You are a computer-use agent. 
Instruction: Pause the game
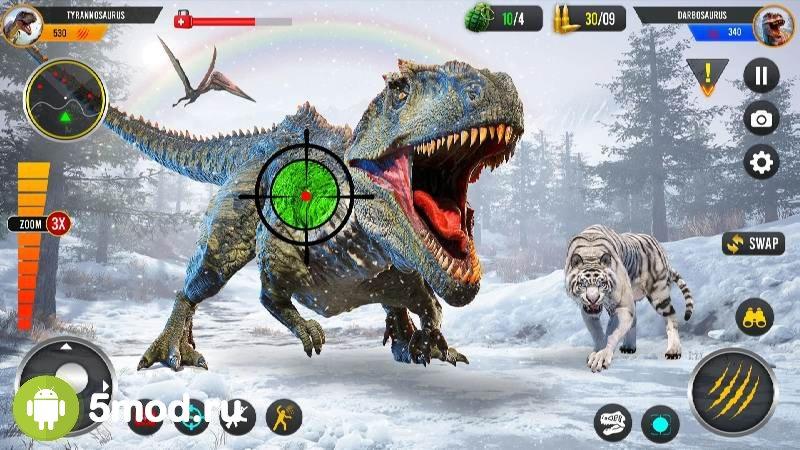pos(761,75)
